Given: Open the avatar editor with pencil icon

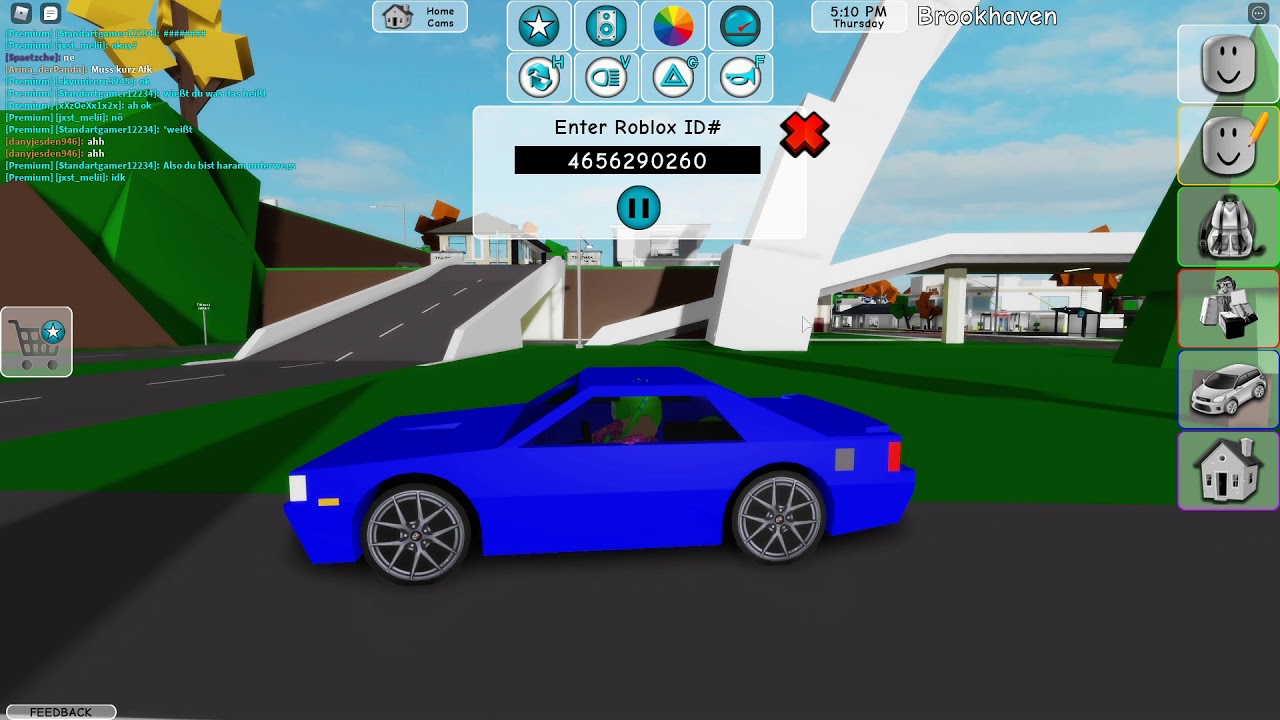Looking at the screenshot, I should (1228, 145).
